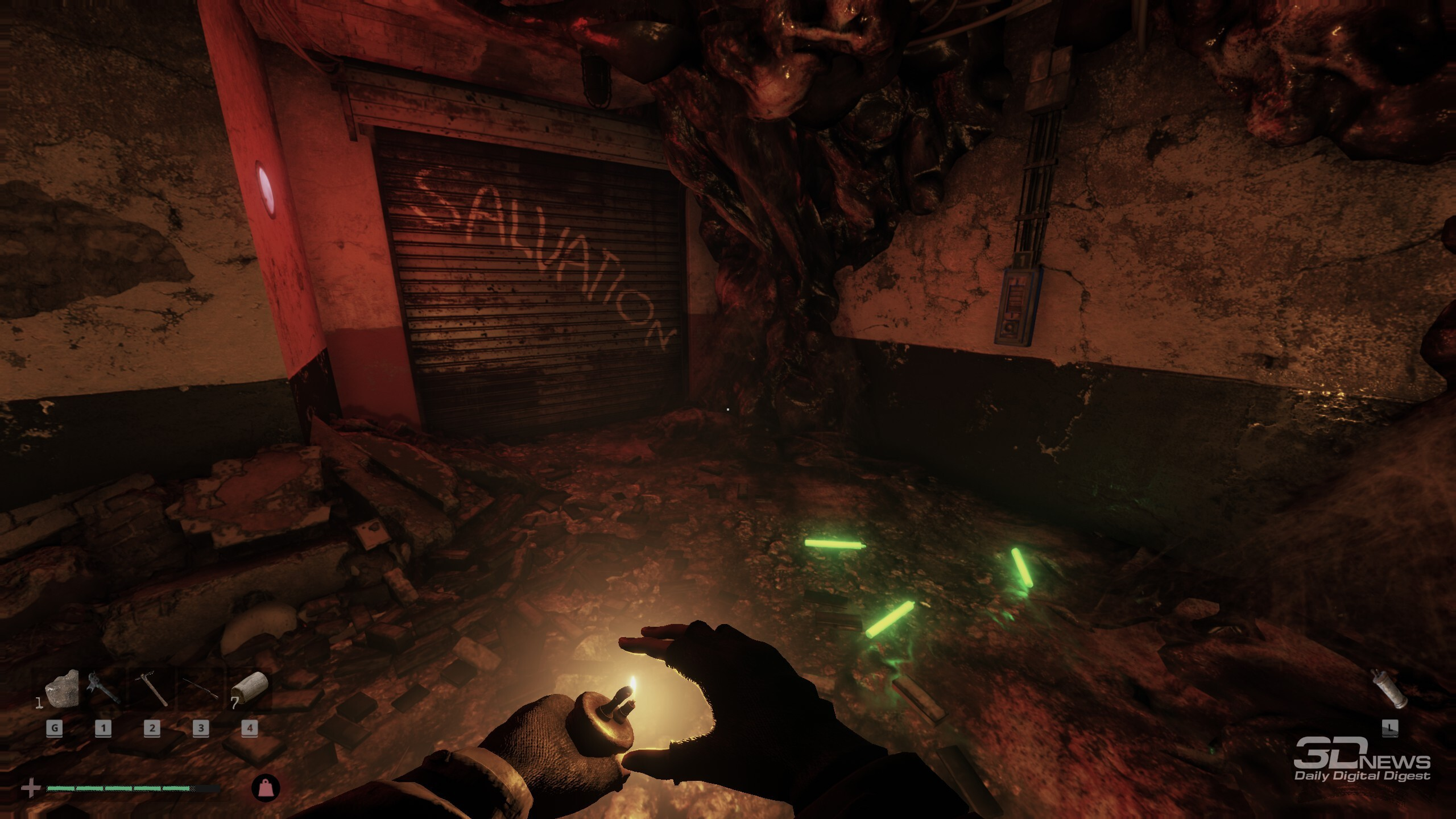Choose the pickaxe hotbar slot
1456x819 pixels.
[152, 689]
